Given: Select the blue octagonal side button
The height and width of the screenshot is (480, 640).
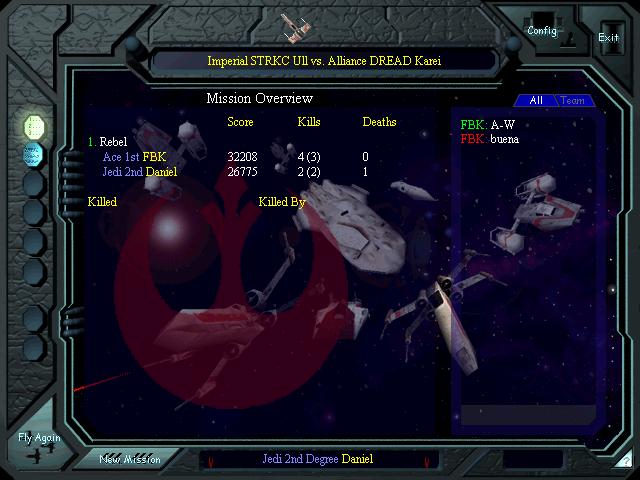Looking at the screenshot, I should click(x=34, y=155).
